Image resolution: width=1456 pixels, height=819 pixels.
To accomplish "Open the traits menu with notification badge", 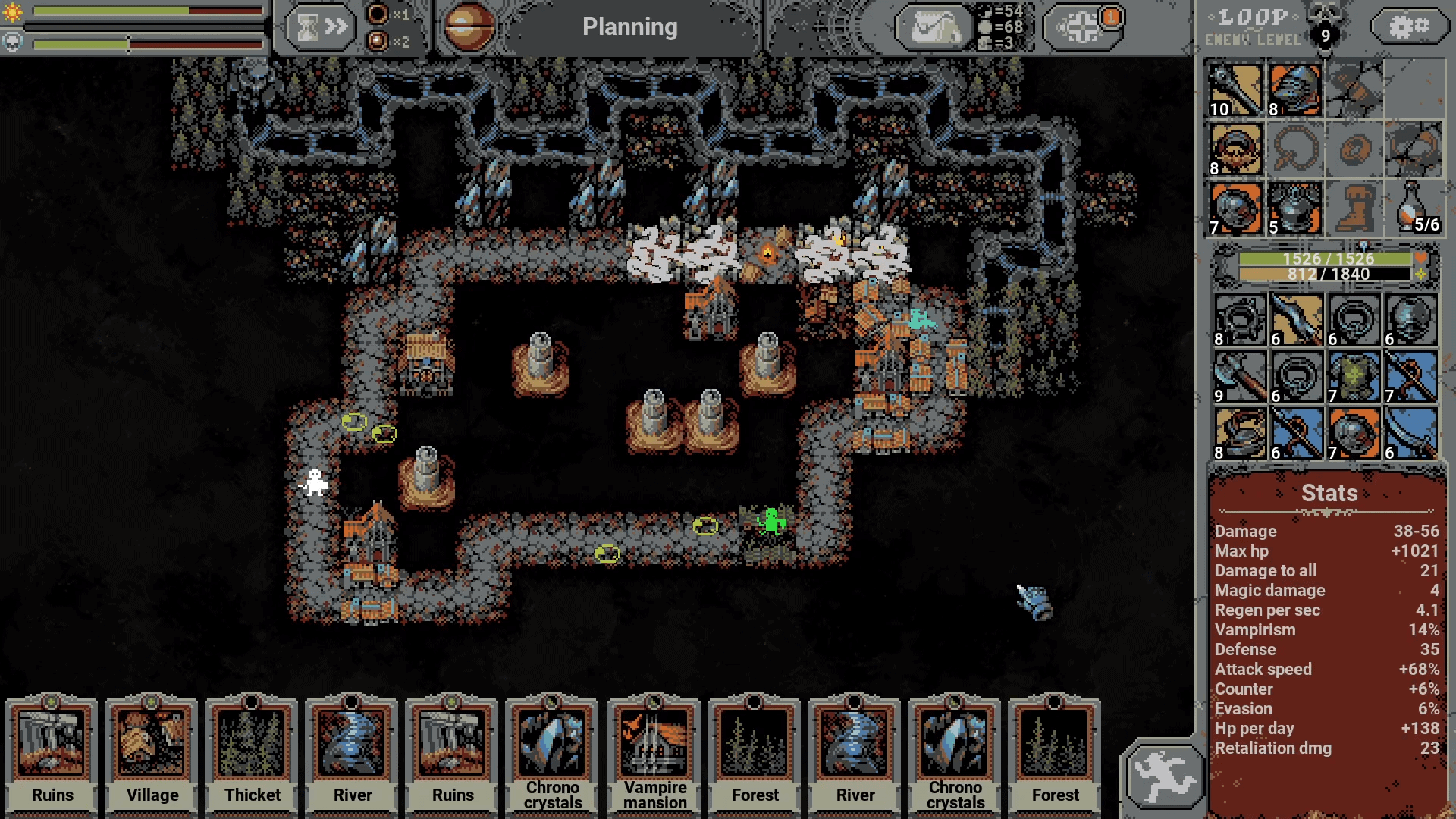I will [1083, 27].
